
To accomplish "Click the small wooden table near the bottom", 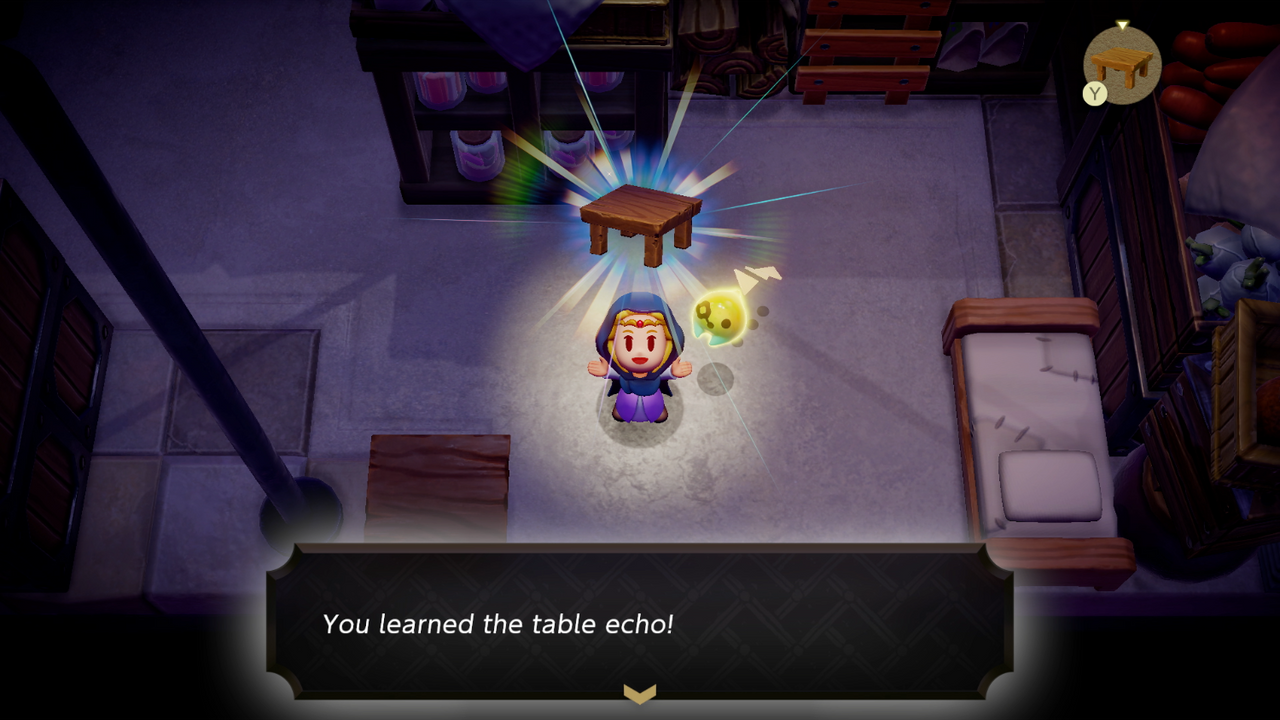I will coord(440,480).
